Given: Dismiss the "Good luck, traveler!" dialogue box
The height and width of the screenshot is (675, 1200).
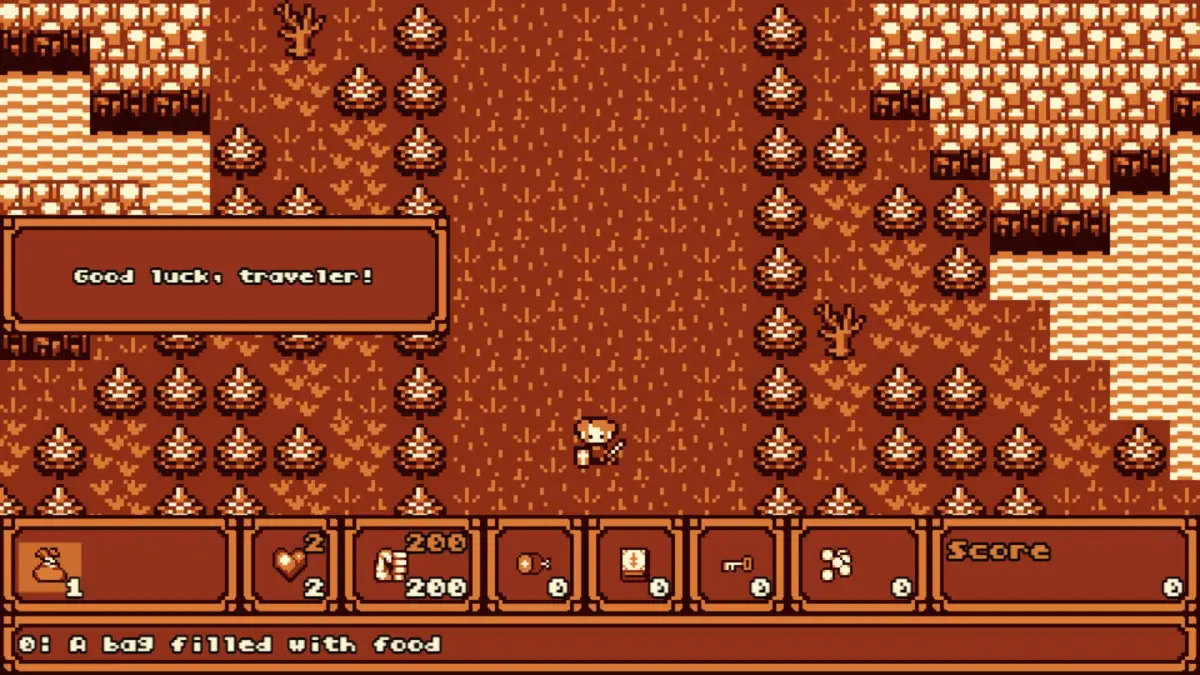Looking at the screenshot, I should tap(224, 275).
